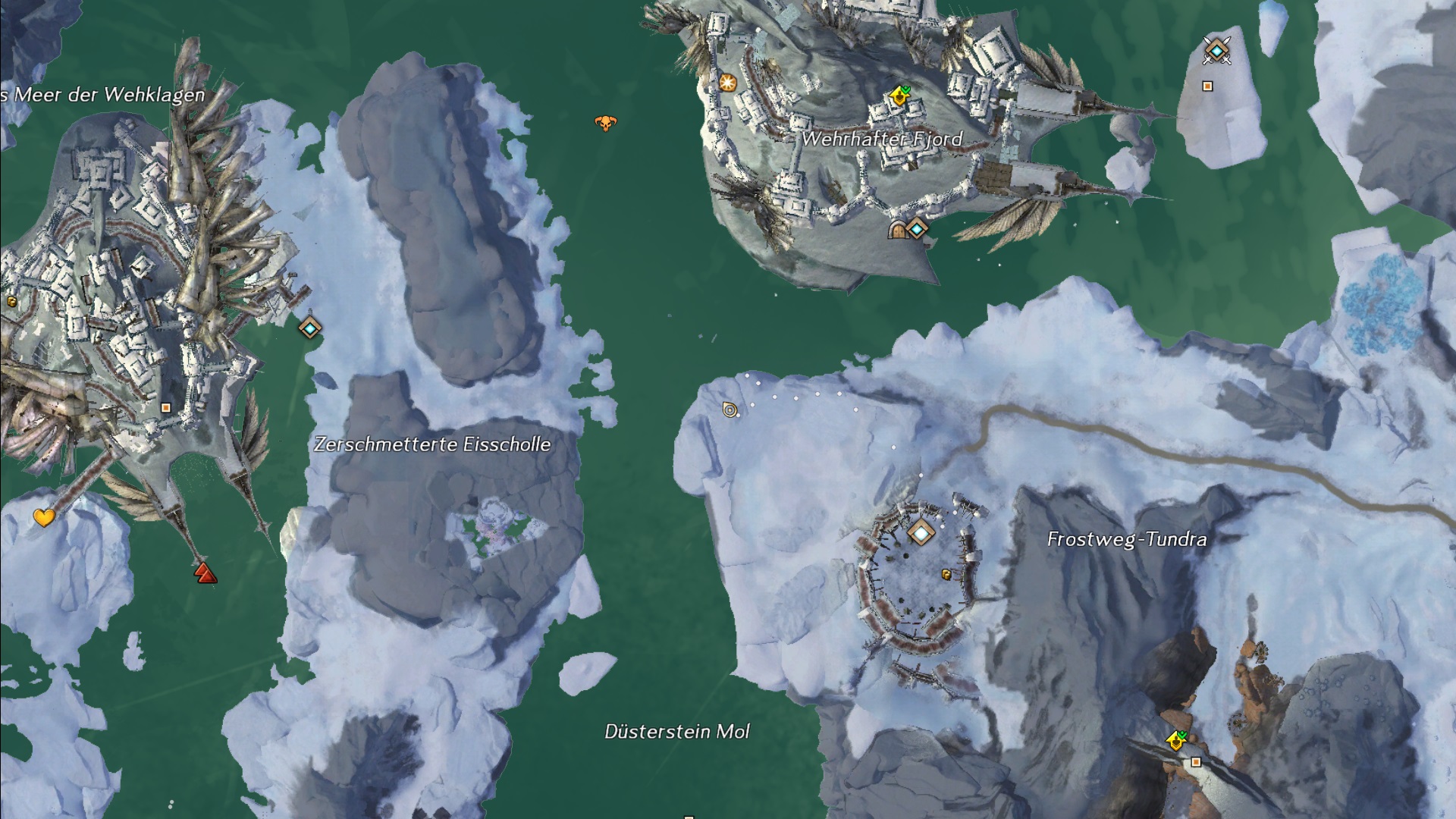The width and height of the screenshot is (1456, 819).
Task: Select point of interest under the contested waypoint
Action: [1207, 86]
